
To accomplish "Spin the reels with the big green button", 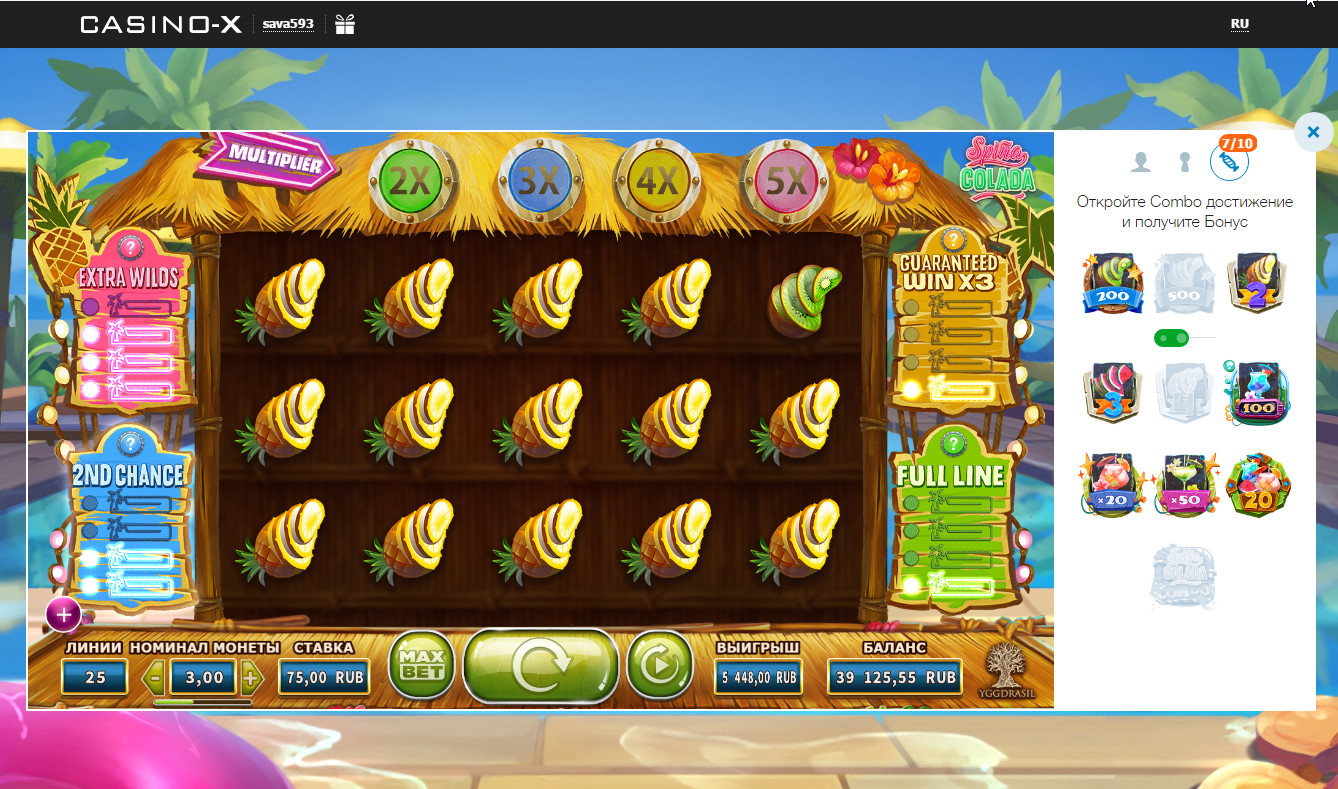I will (x=540, y=663).
